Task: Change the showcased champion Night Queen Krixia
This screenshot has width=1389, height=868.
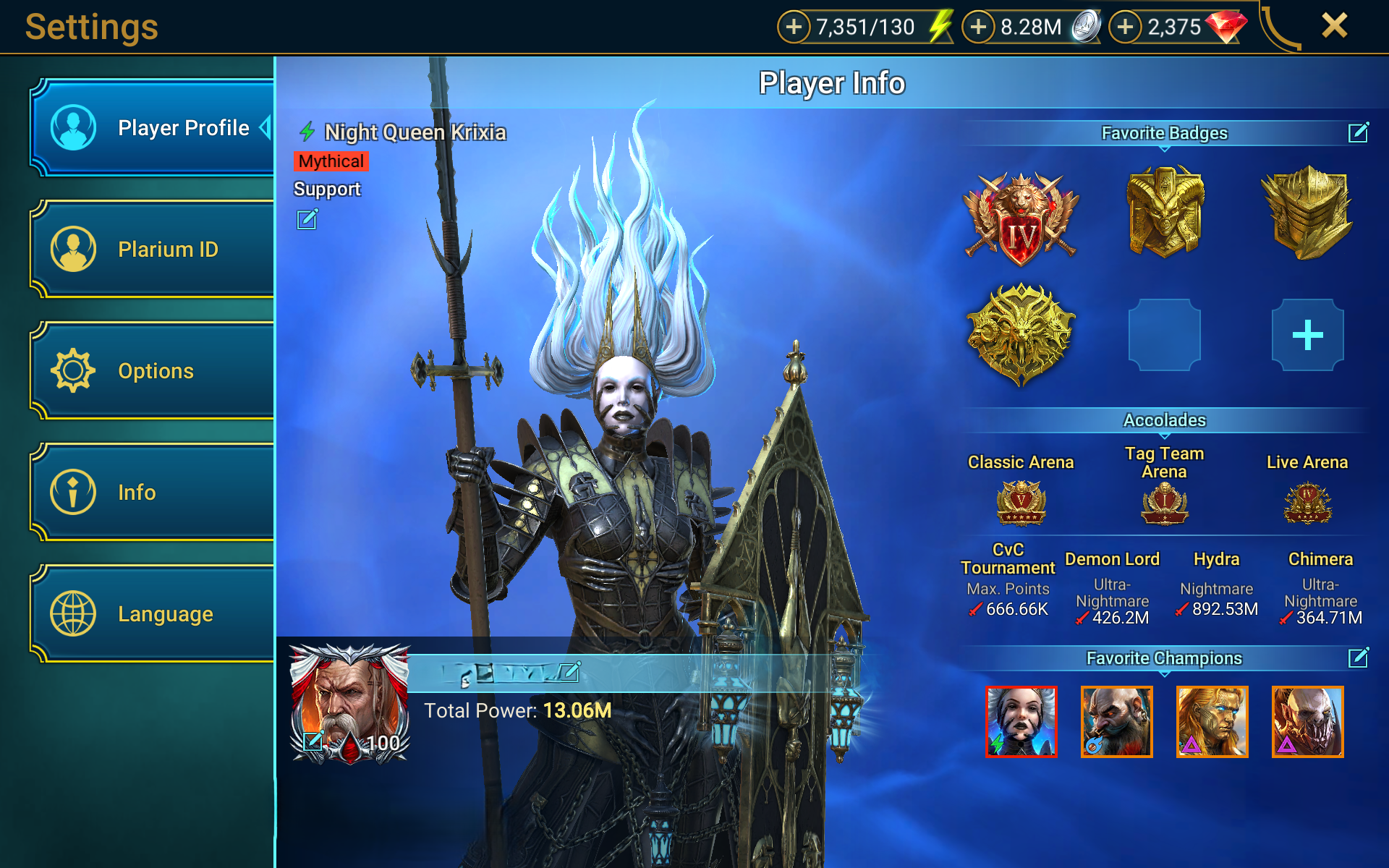Action: pos(307,219)
